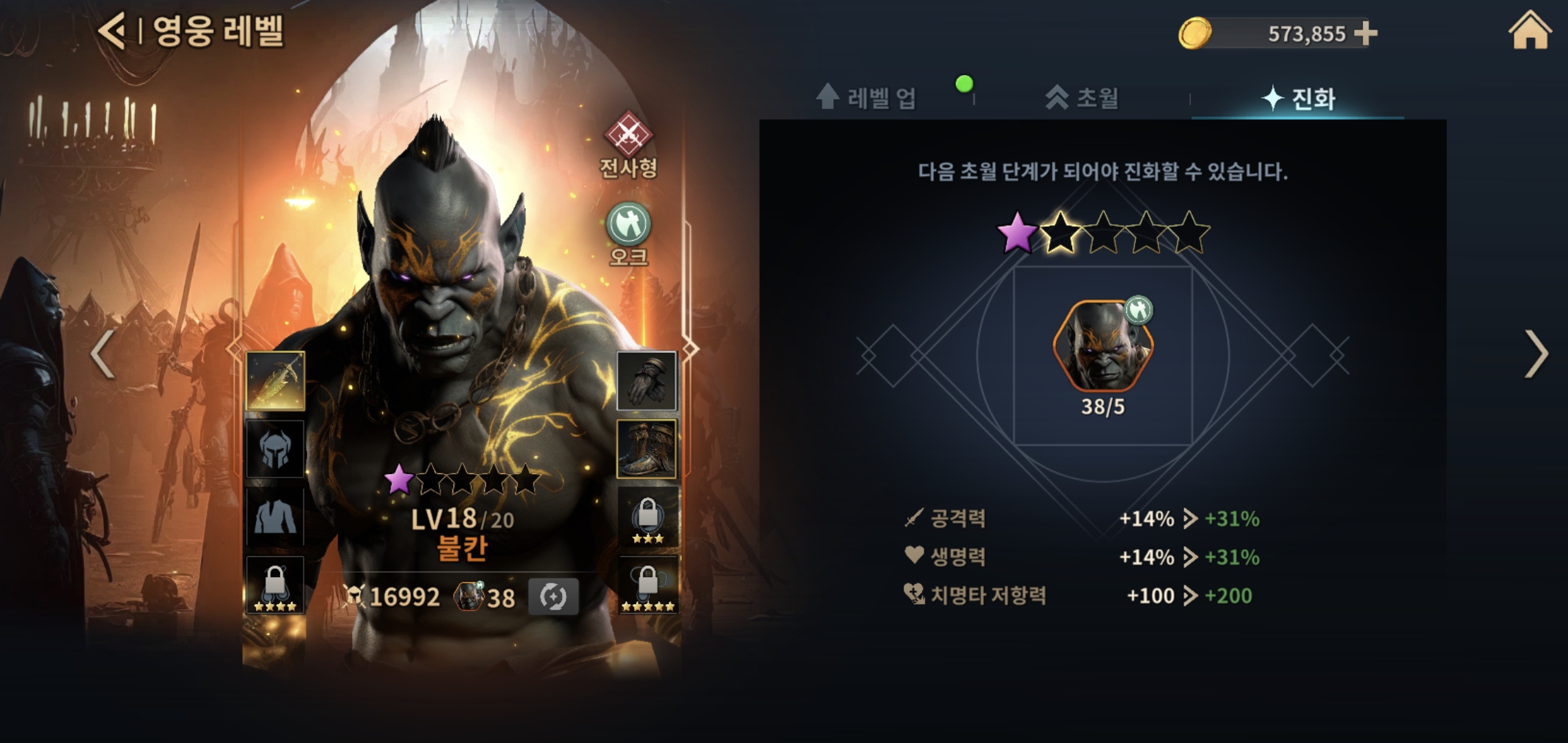Show the previous hero with left arrow
Viewport: 1568px width, 743px height.
tap(102, 354)
